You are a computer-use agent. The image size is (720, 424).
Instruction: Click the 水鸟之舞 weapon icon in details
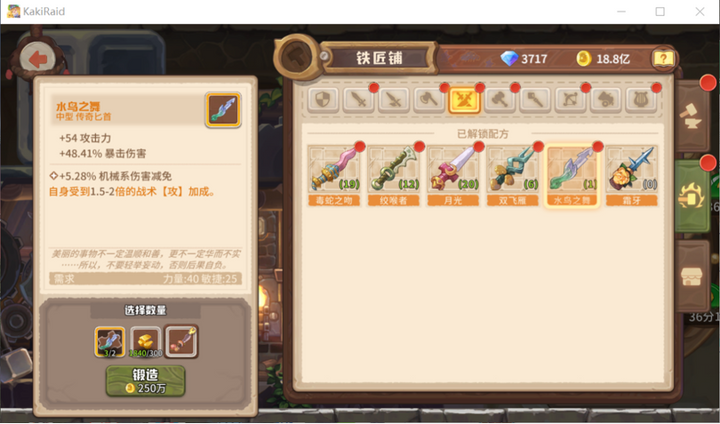pos(223,109)
